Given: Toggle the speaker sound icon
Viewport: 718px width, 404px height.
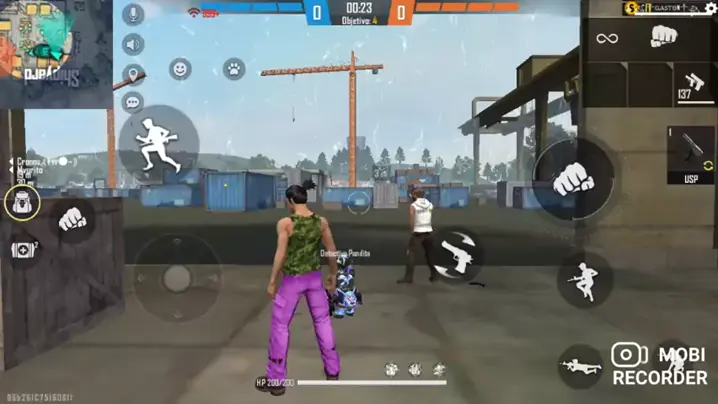Looking at the screenshot, I should (133, 45).
